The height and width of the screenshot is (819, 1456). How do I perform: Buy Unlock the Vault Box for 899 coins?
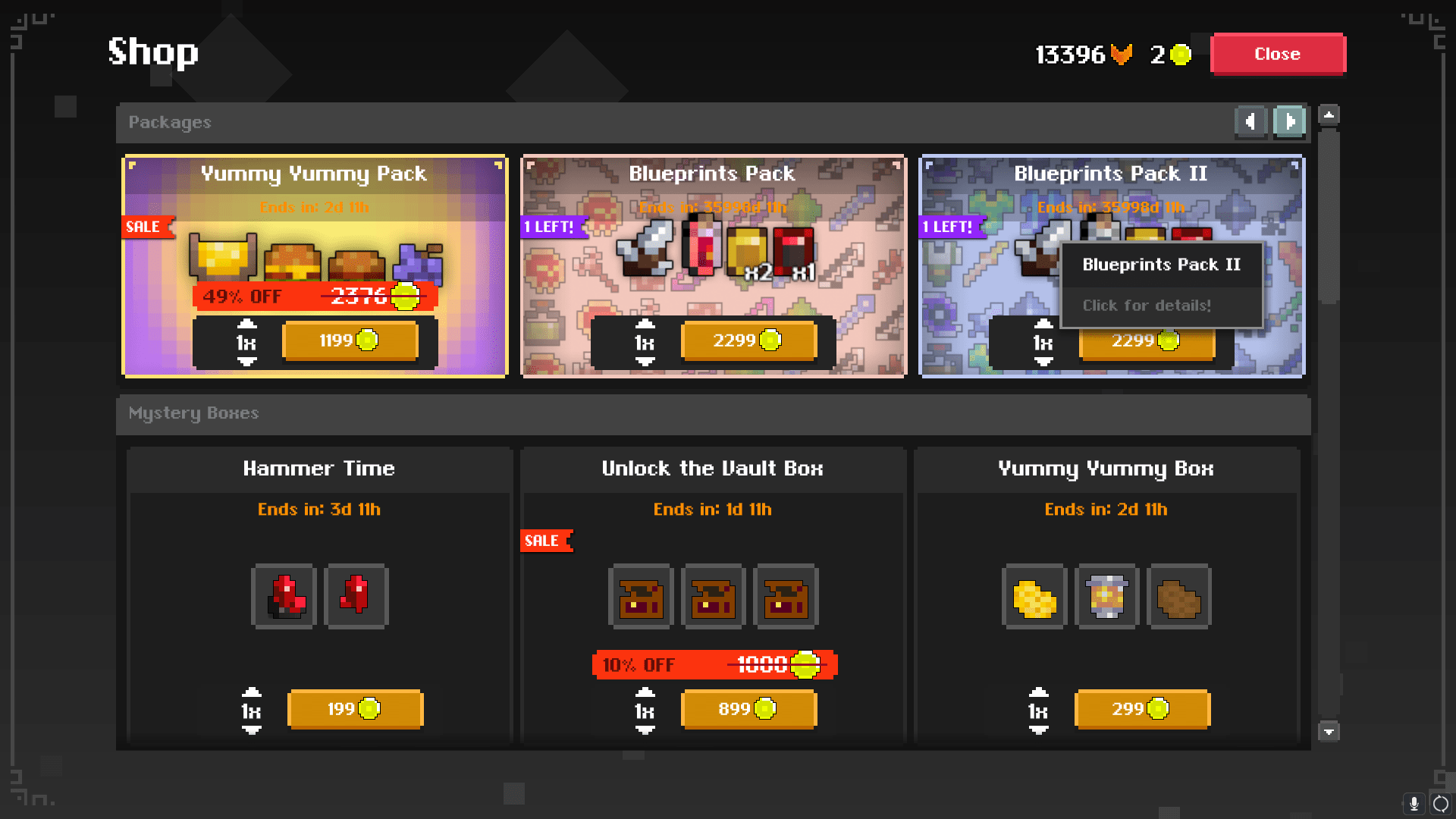click(x=748, y=710)
